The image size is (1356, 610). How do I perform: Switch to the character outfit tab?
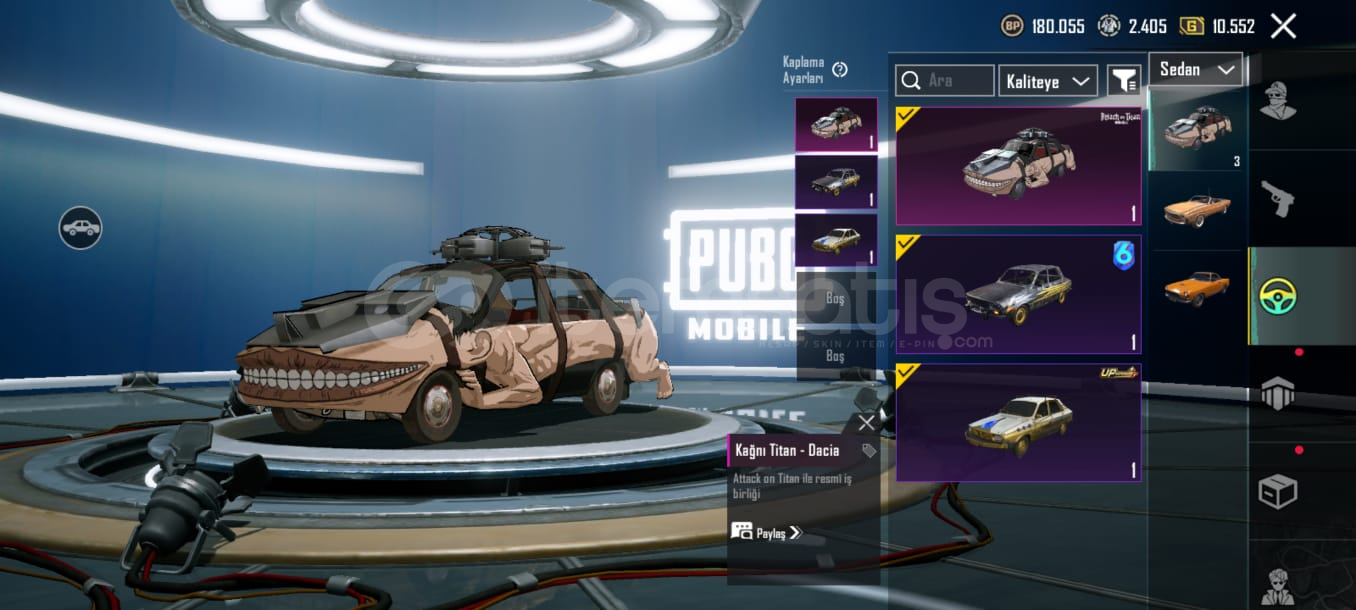pos(1278,100)
